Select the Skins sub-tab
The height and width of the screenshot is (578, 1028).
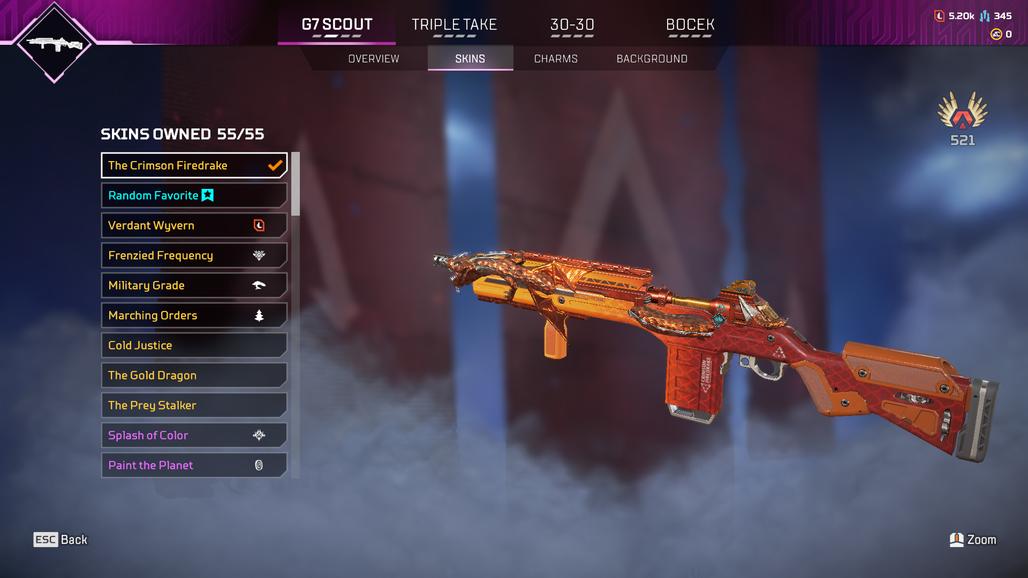pyautogui.click(x=470, y=59)
